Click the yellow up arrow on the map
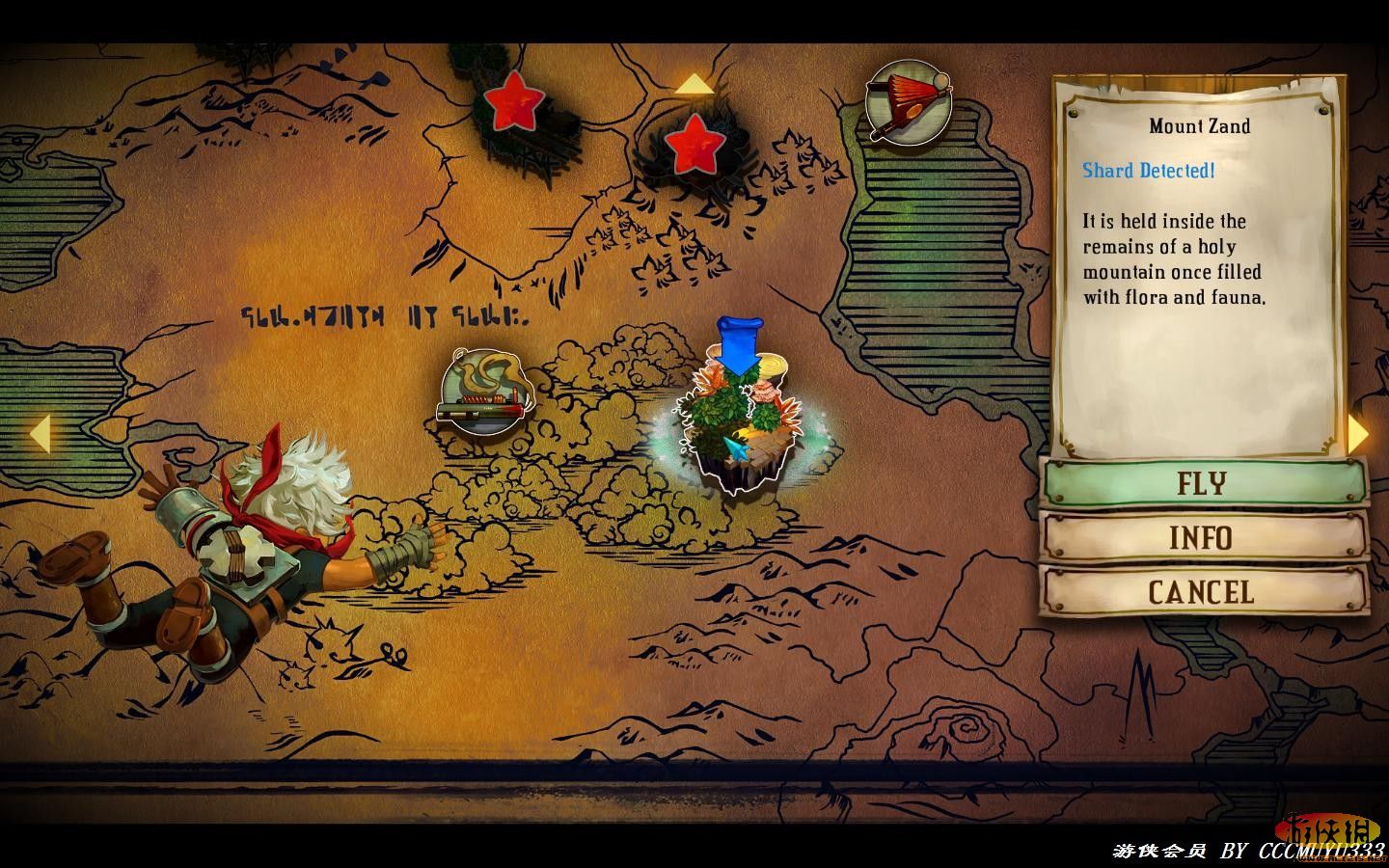1389x868 pixels. 694,86
